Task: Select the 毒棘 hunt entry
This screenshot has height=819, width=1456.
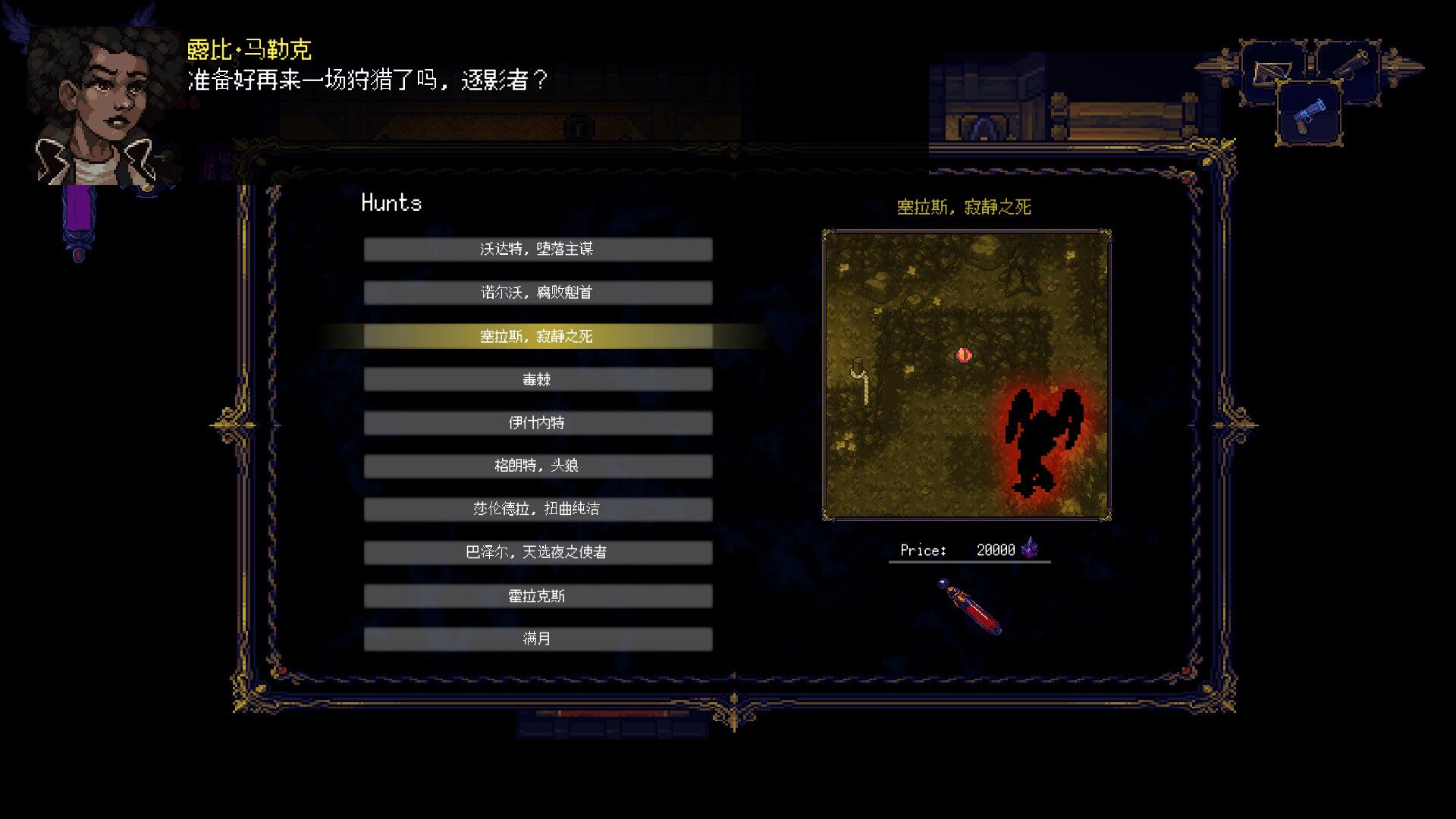Action: 538,379
